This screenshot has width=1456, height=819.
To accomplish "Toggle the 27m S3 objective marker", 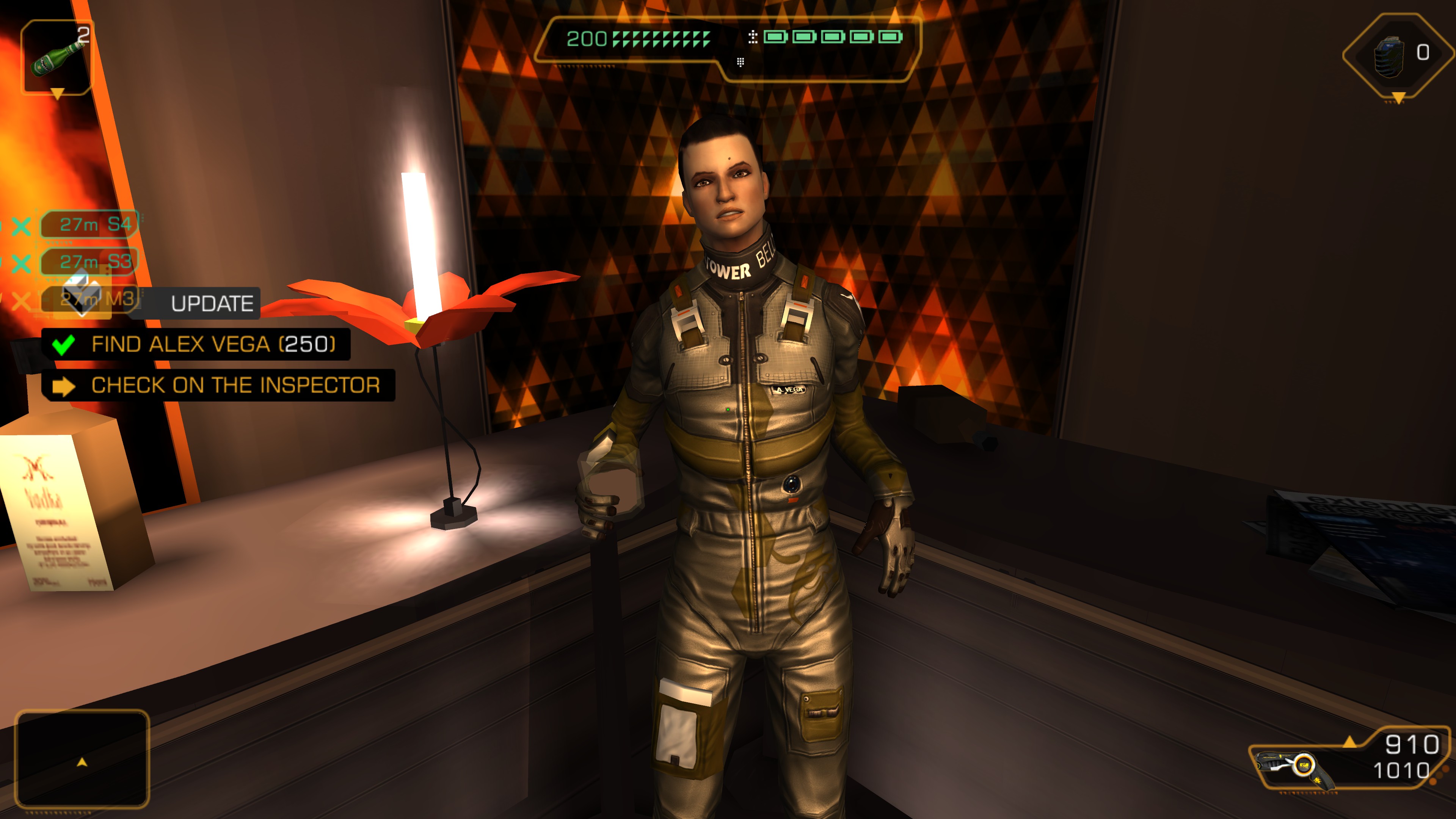I will pyautogui.click(x=89, y=261).
